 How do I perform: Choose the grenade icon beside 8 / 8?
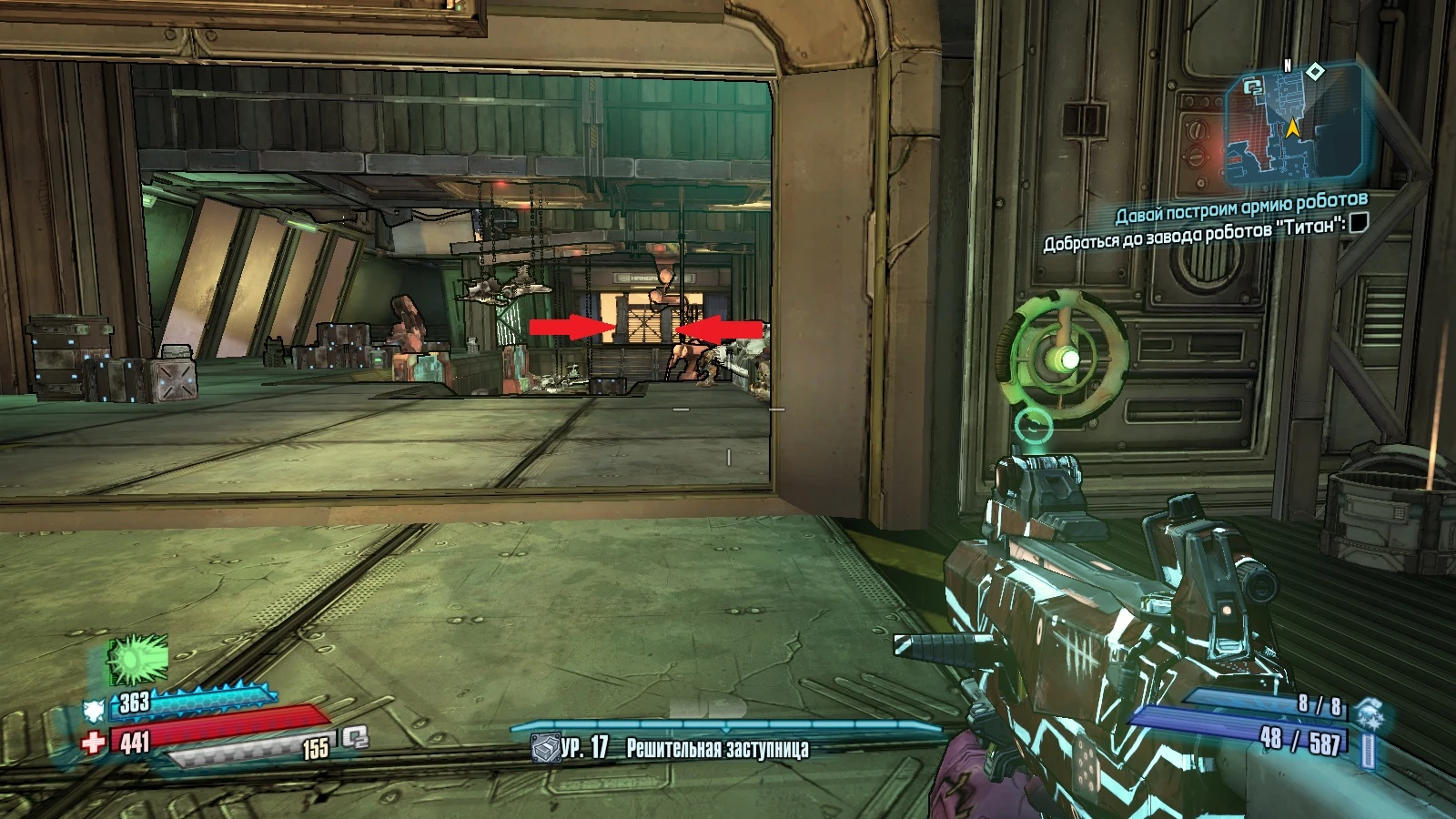pyautogui.click(x=1368, y=713)
